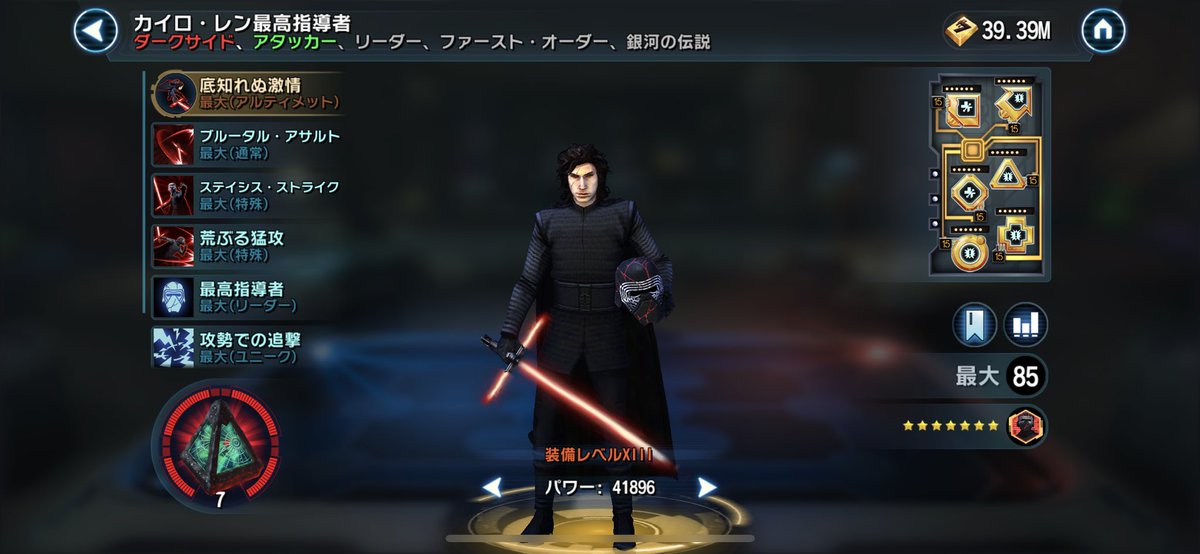Select the 底知れぬ激情 ultimate ability
The height and width of the screenshot is (554, 1200).
coord(248,92)
